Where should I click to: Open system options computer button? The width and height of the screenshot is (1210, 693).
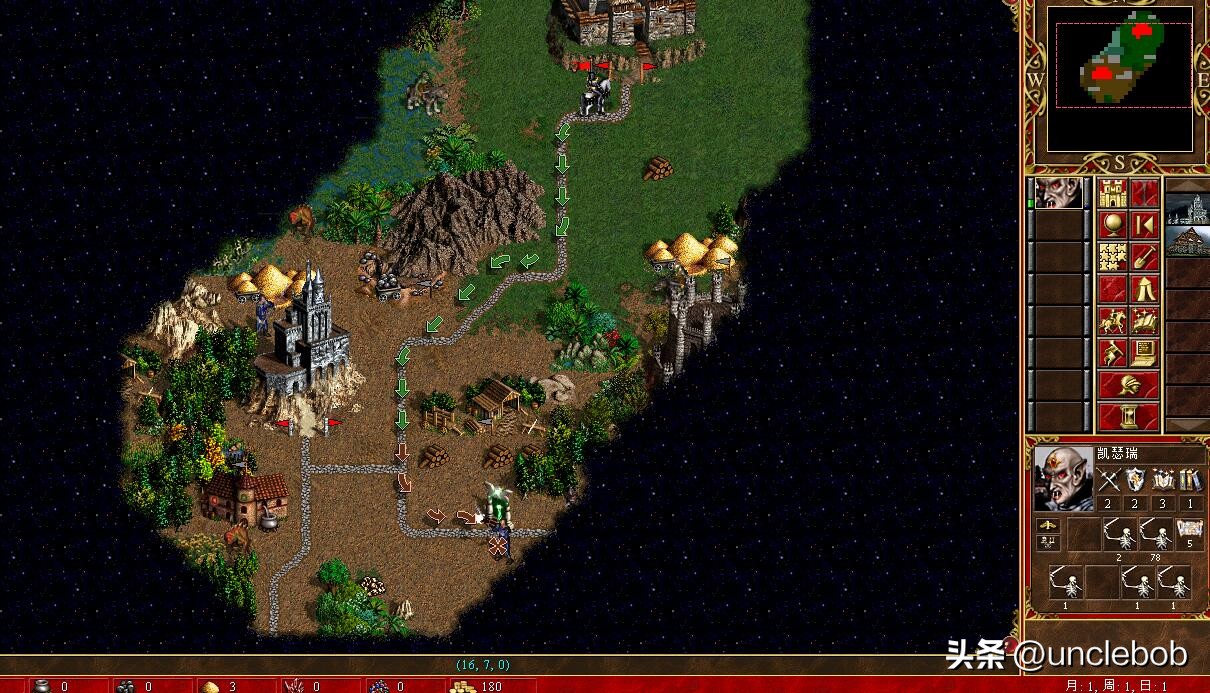coord(1145,353)
